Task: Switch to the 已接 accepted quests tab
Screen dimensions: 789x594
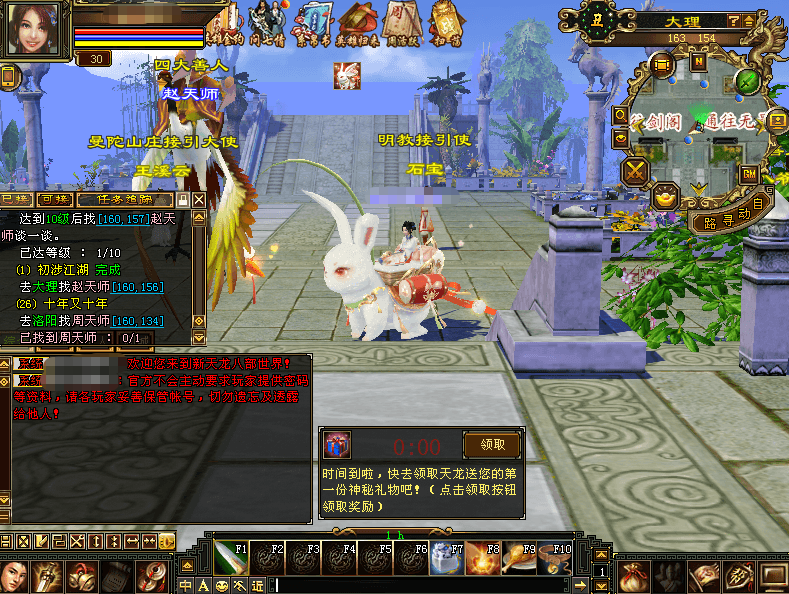Action: (x=16, y=200)
